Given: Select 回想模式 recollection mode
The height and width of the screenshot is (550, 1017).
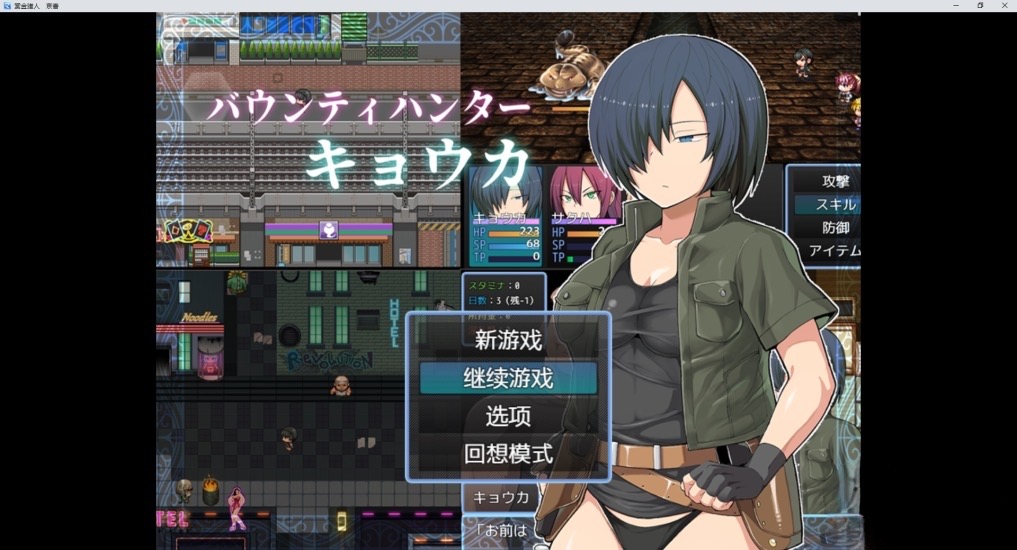Looking at the screenshot, I should point(508,454).
